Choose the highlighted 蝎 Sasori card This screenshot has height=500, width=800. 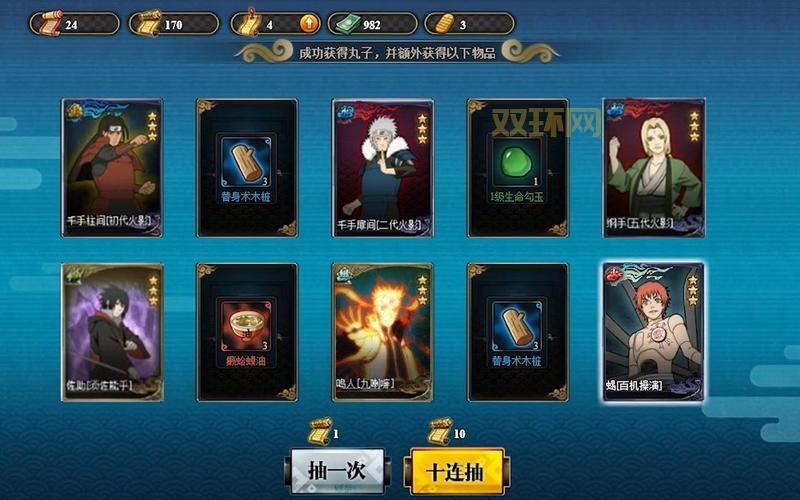tap(654, 331)
